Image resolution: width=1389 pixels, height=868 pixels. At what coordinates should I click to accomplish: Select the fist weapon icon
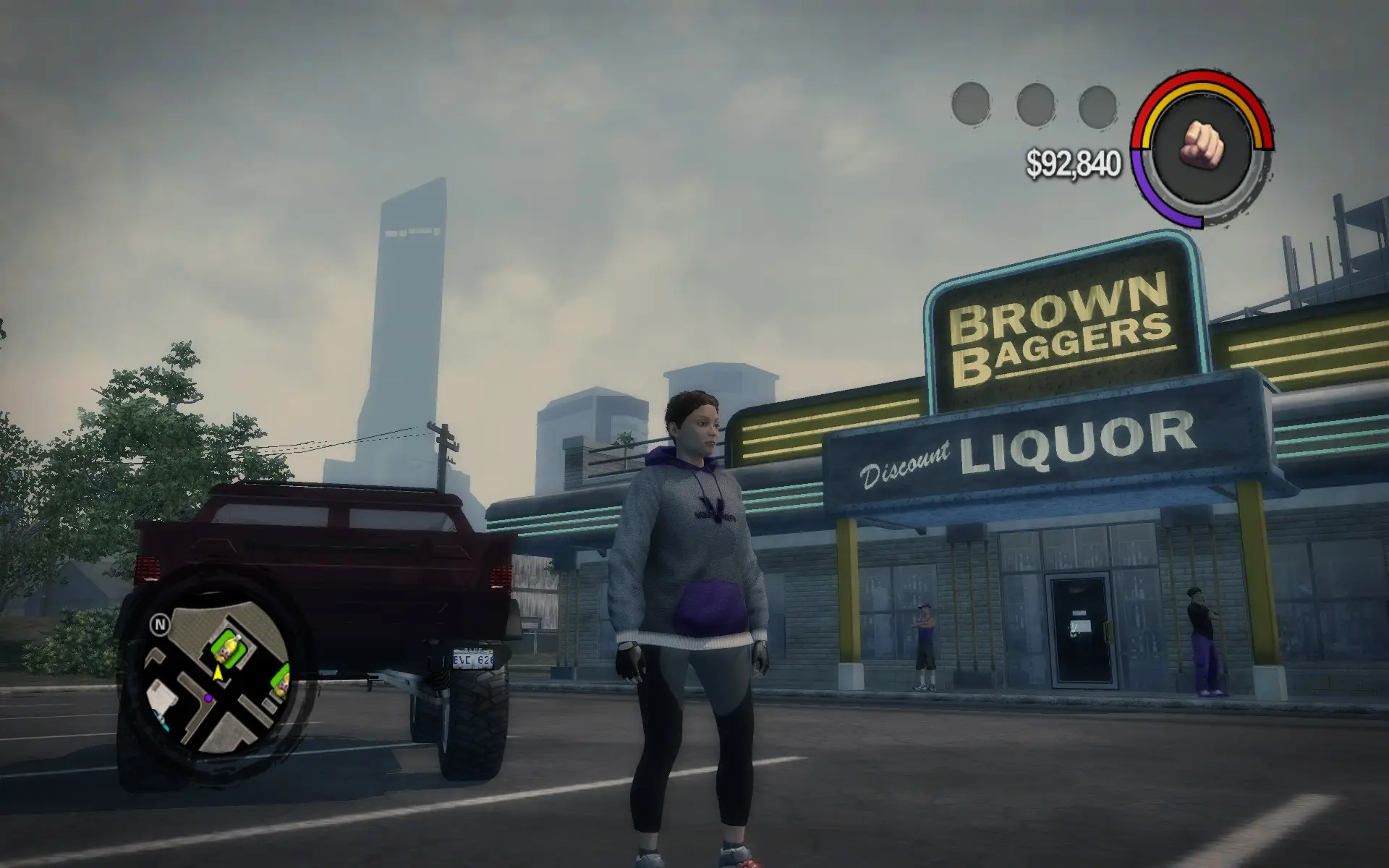[1202, 143]
